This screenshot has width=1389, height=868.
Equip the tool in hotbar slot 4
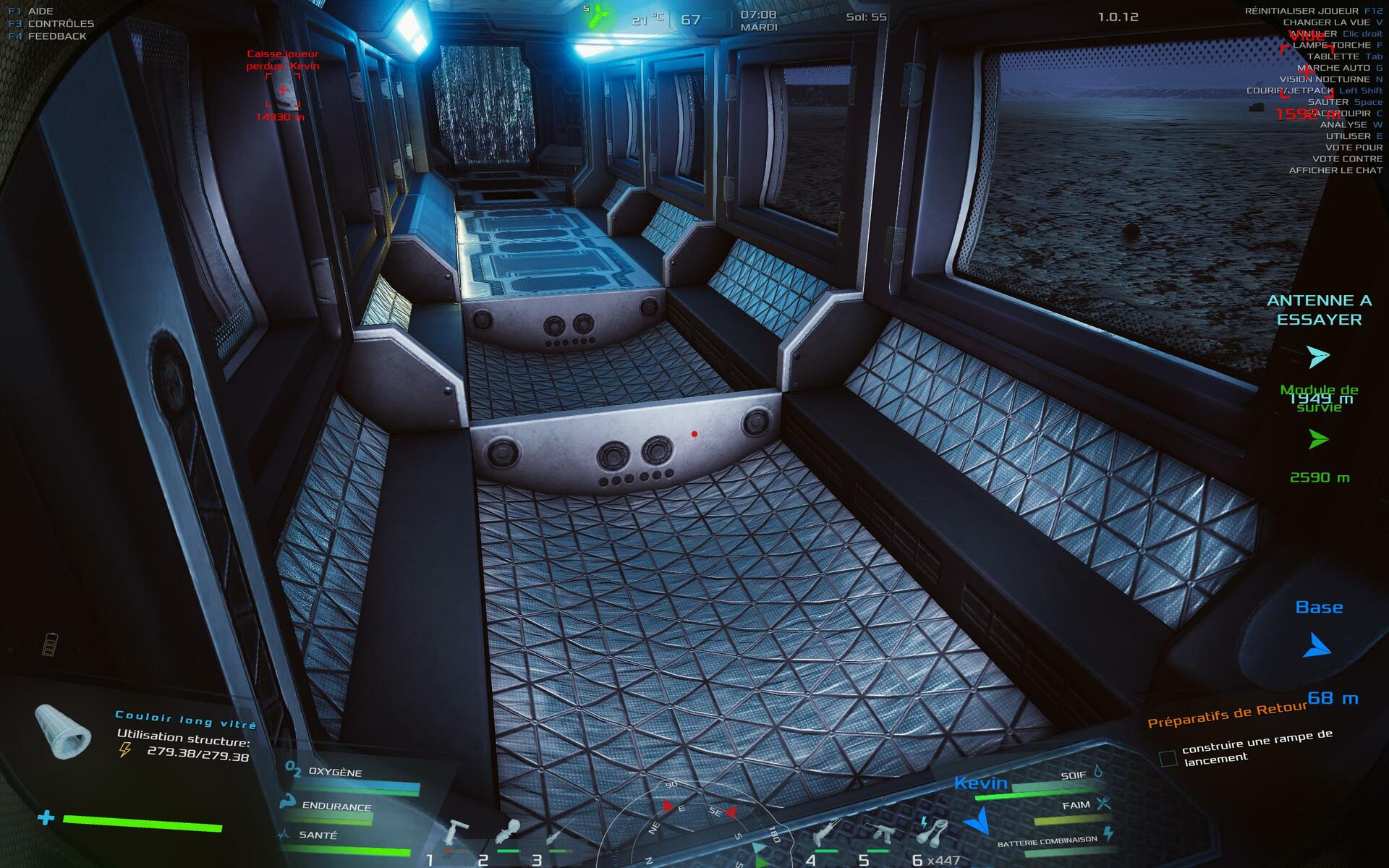pos(825,833)
